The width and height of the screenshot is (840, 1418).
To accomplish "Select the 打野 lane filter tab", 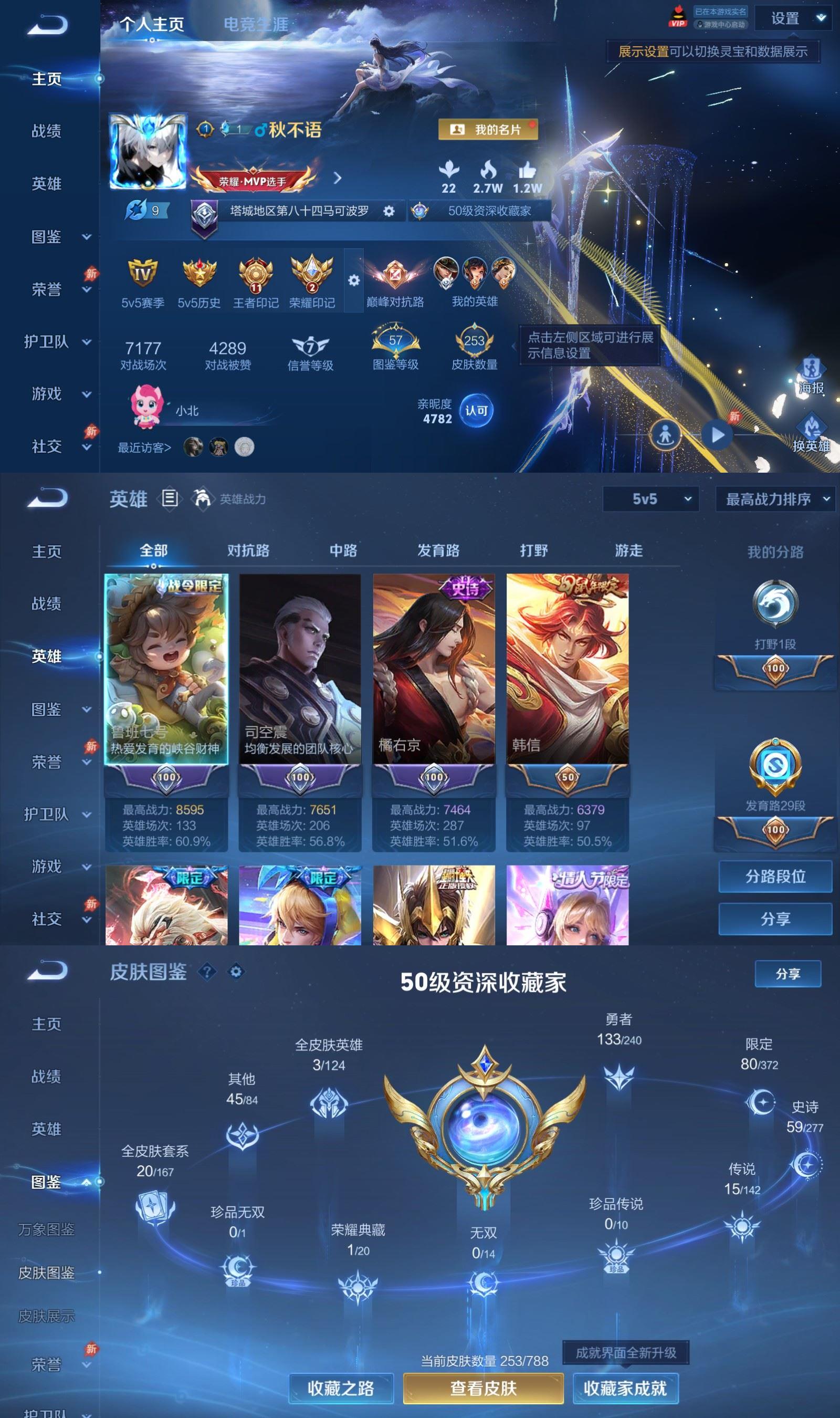I will point(534,550).
